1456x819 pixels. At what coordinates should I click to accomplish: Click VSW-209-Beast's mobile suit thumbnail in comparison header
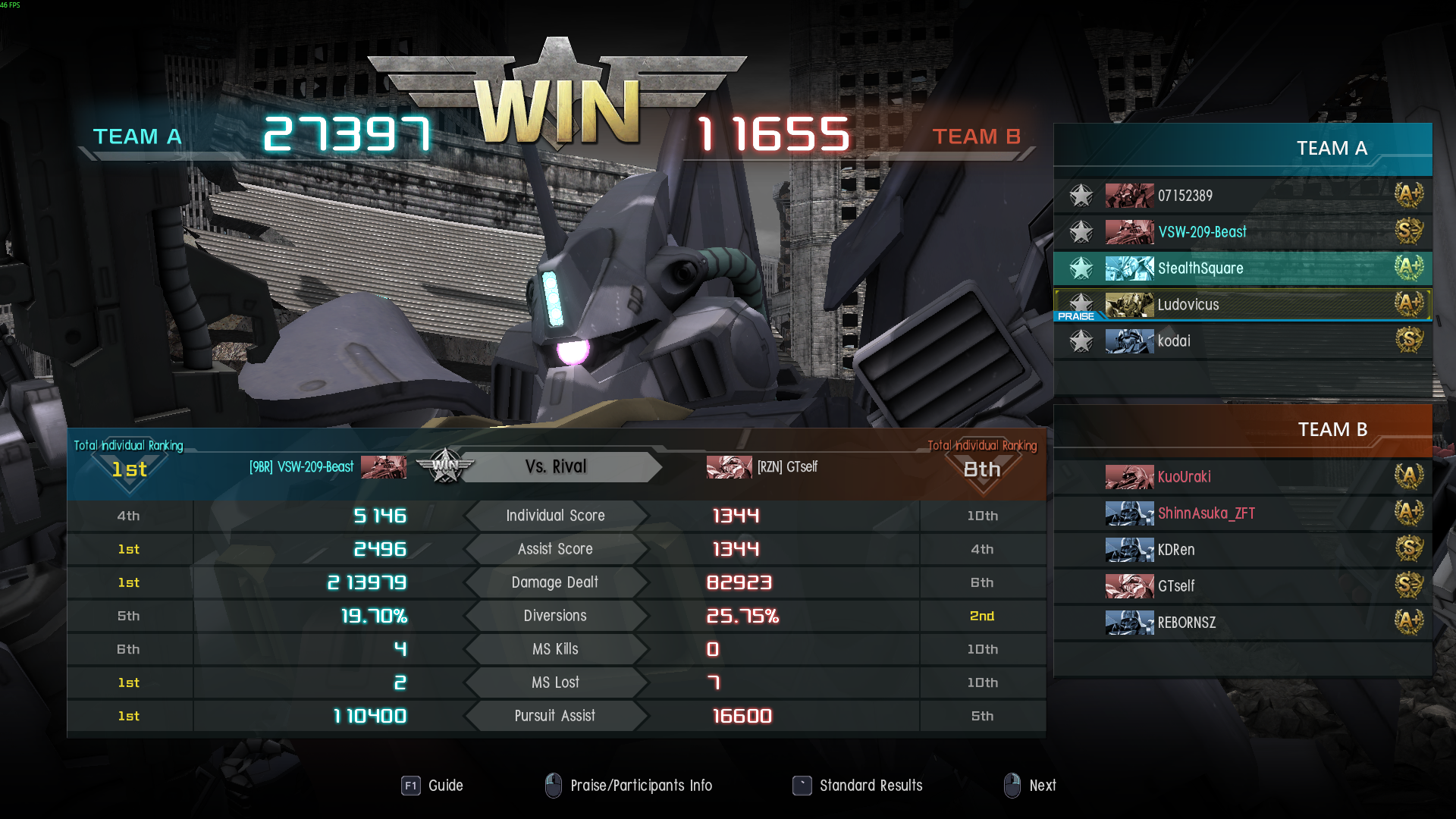point(384,467)
